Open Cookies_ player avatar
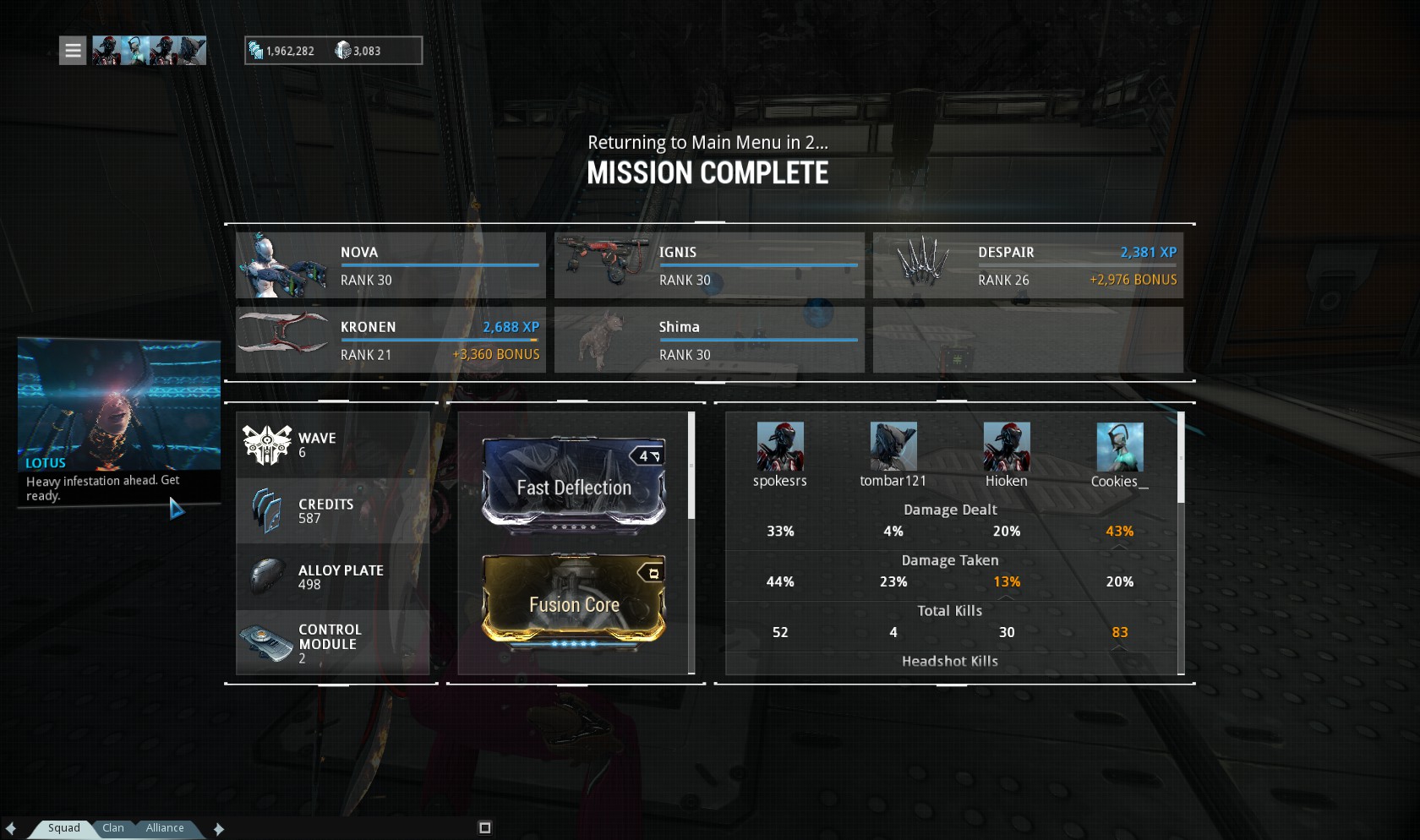Image resolution: width=1420 pixels, height=840 pixels. pos(1120,446)
